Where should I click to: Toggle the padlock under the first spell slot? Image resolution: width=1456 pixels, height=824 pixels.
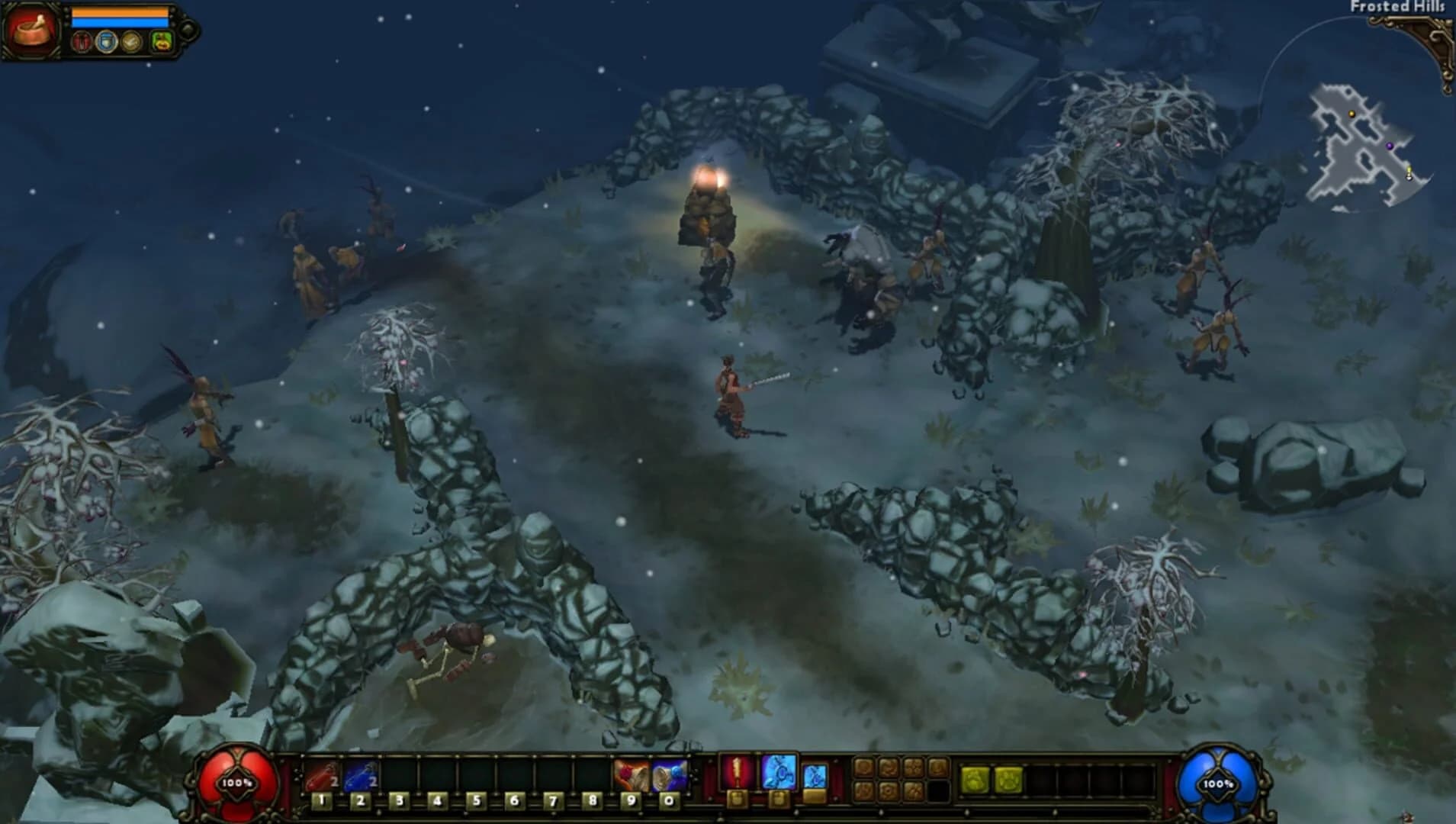[738, 799]
